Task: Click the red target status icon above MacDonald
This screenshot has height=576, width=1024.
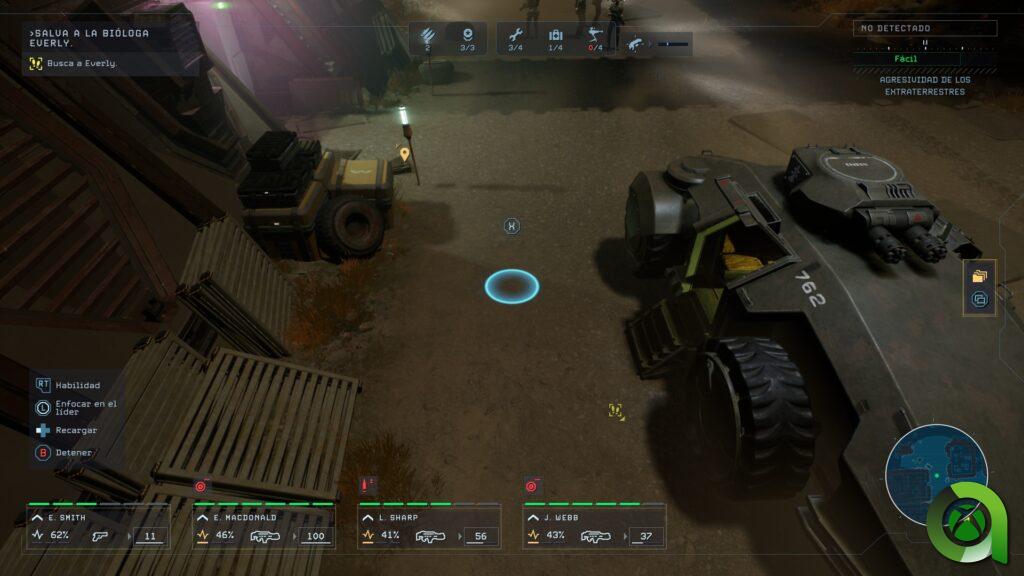Action: tap(200, 486)
